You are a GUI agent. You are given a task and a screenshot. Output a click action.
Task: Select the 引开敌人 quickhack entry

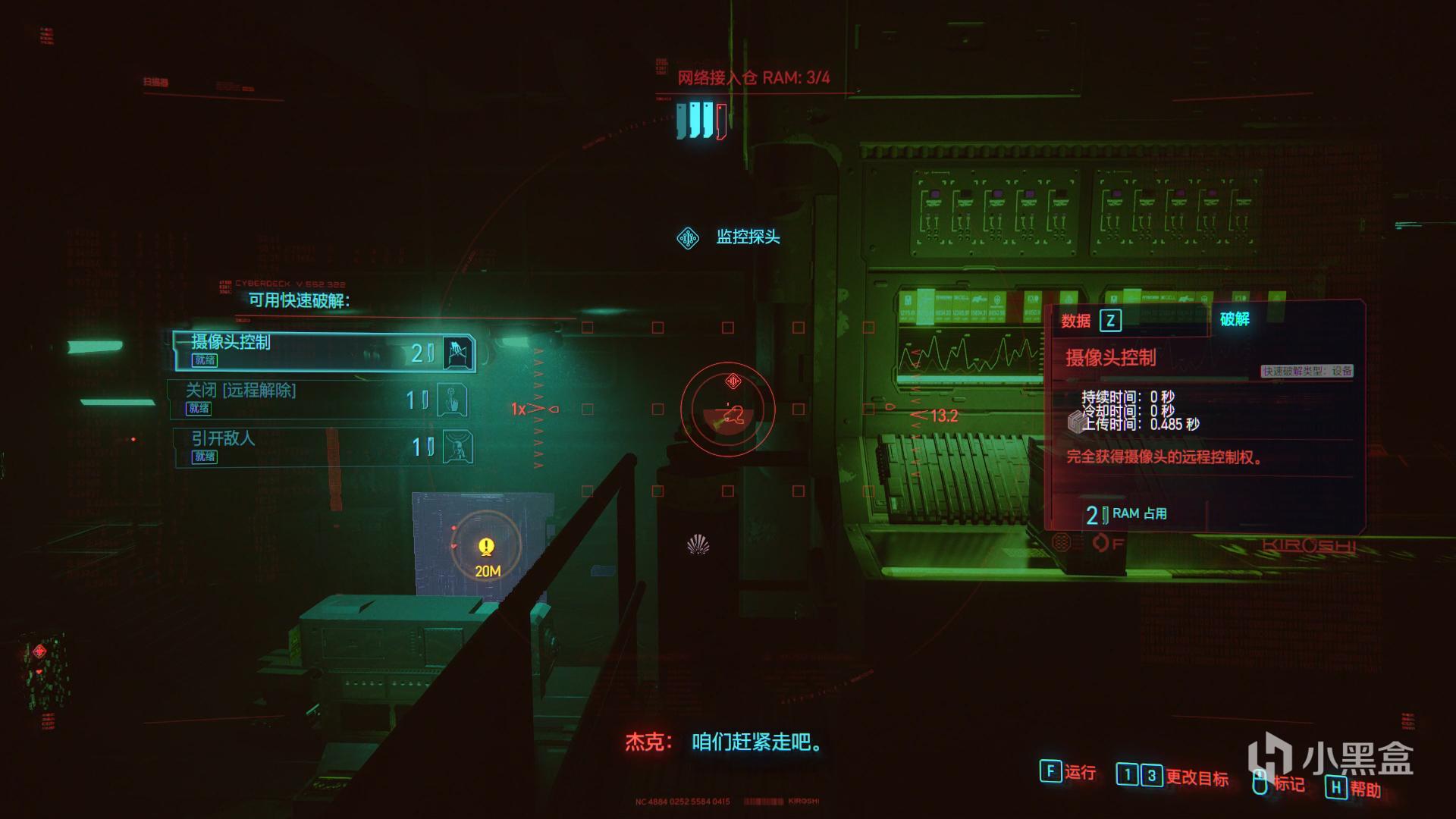point(322,447)
